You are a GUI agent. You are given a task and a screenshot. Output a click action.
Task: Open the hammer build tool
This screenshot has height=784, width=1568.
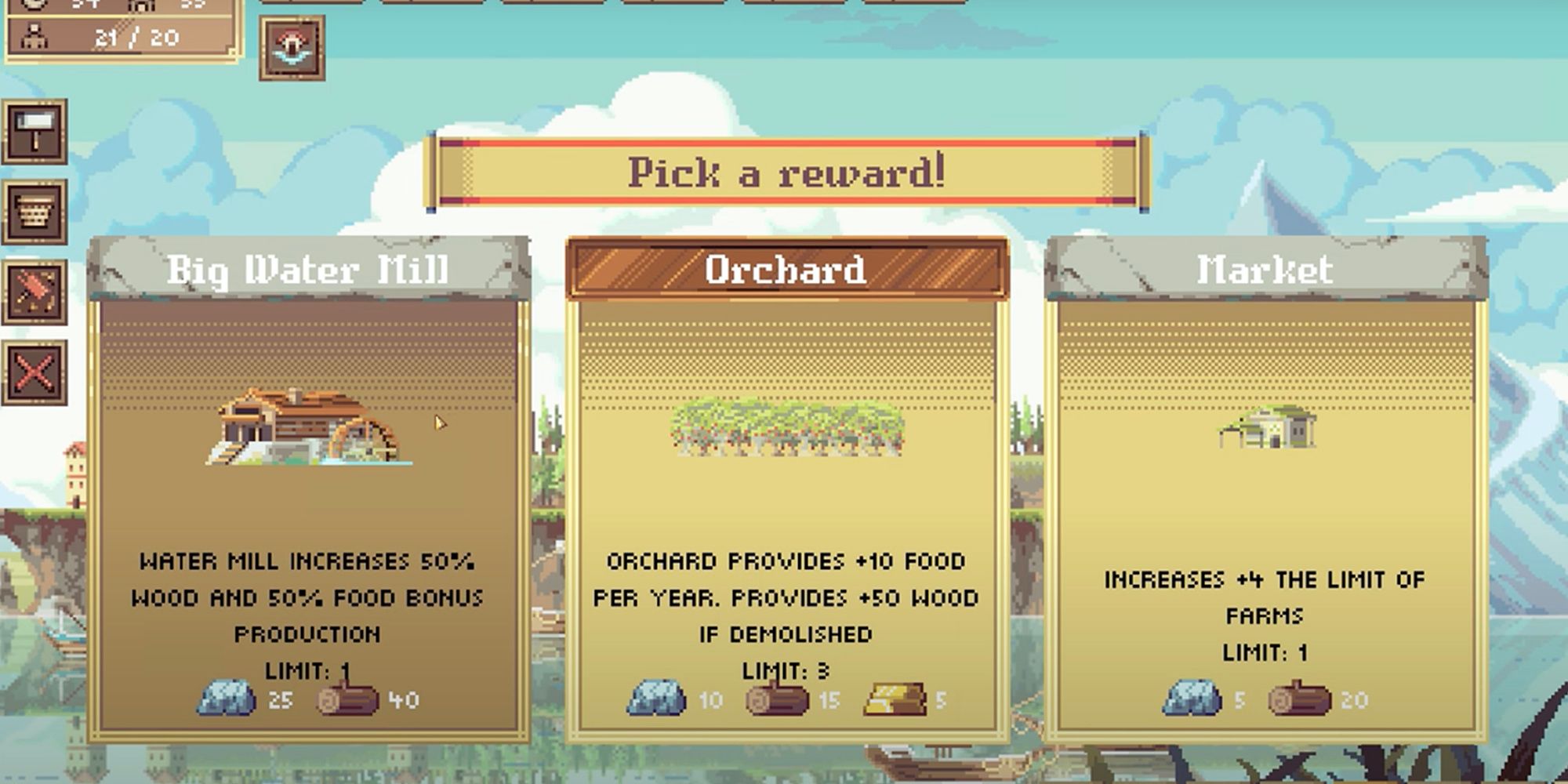pos(34,132)
